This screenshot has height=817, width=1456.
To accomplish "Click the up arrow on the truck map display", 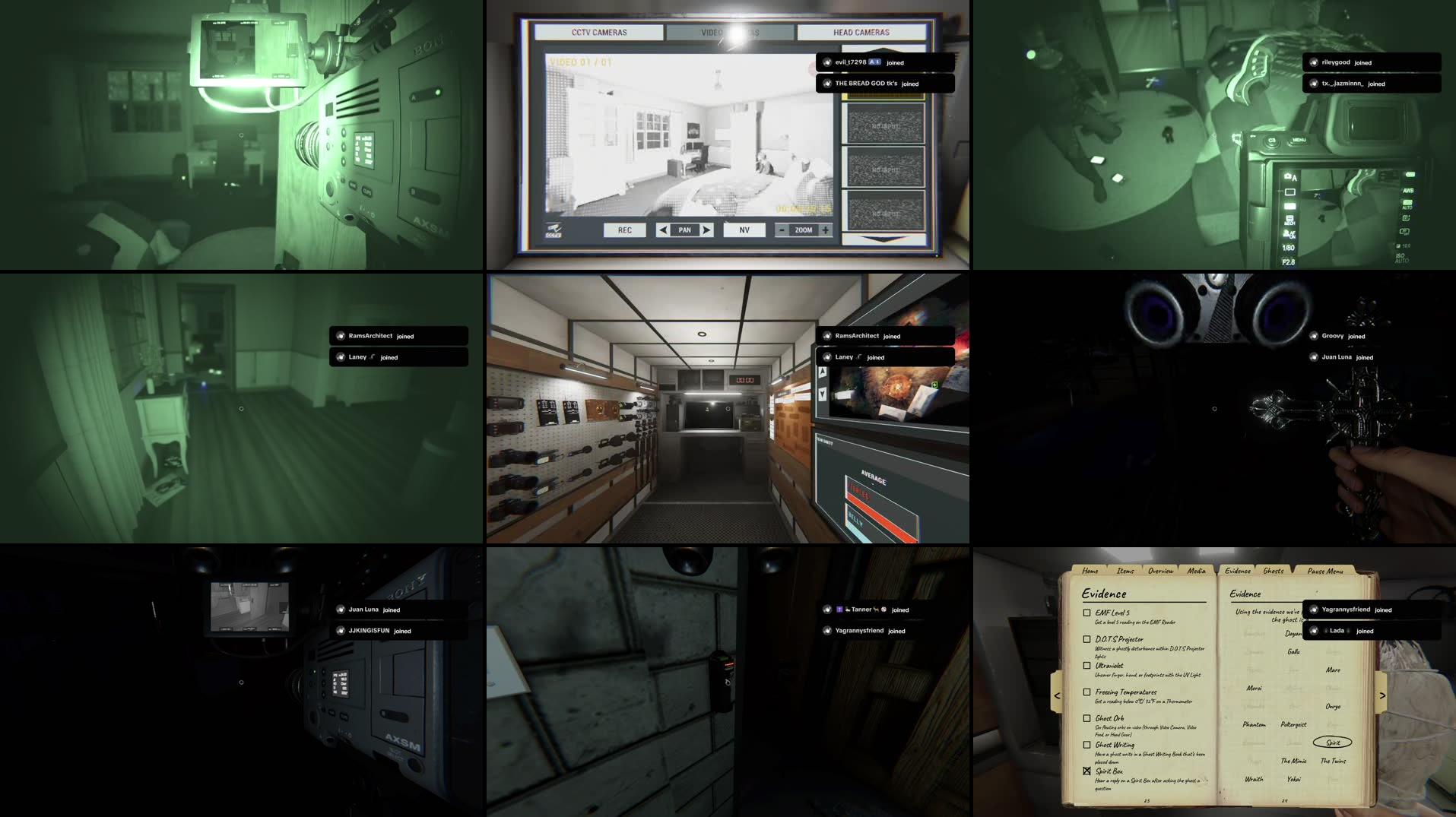I will point(823,370).
